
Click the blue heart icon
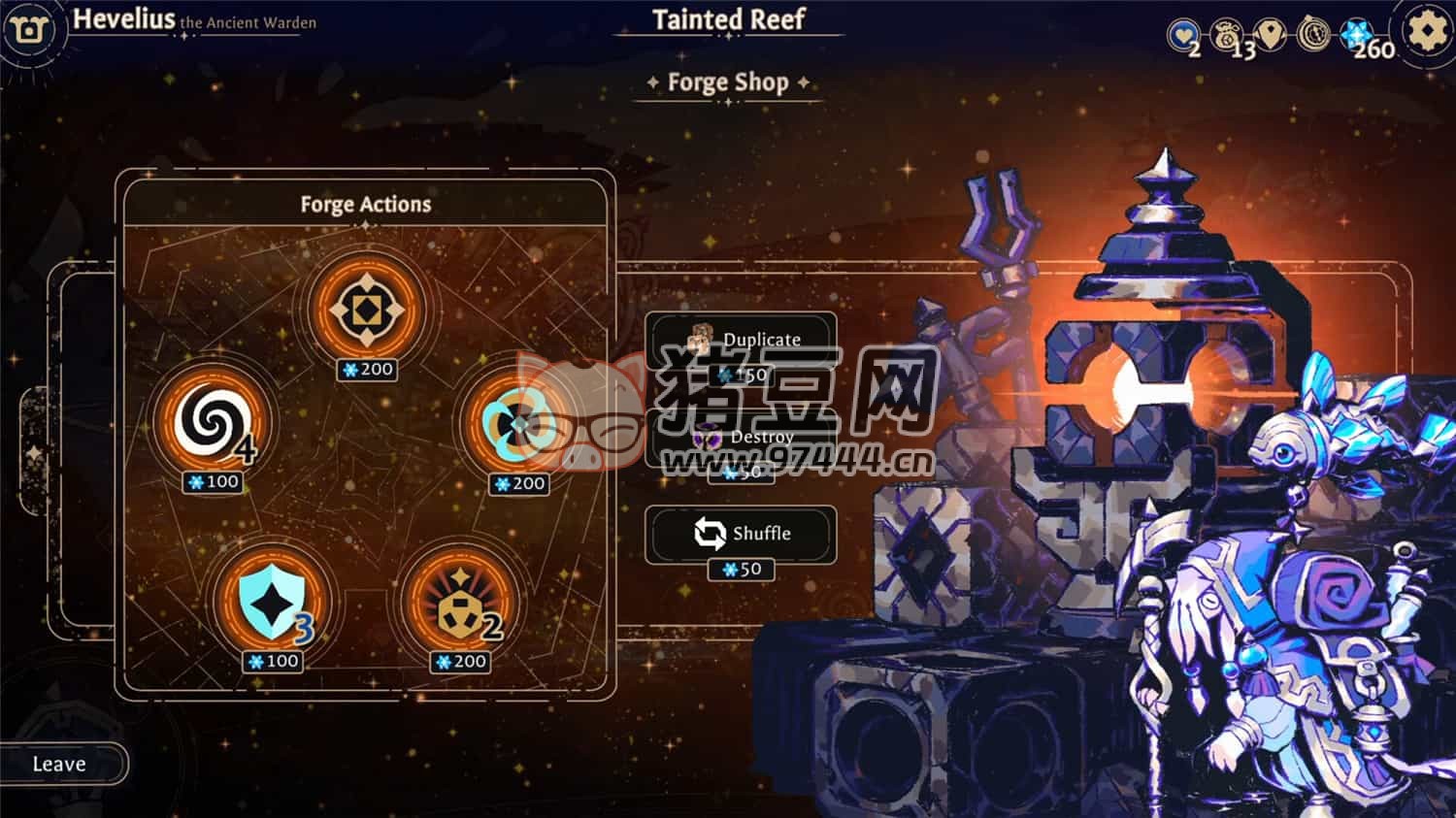point(1183,36)
